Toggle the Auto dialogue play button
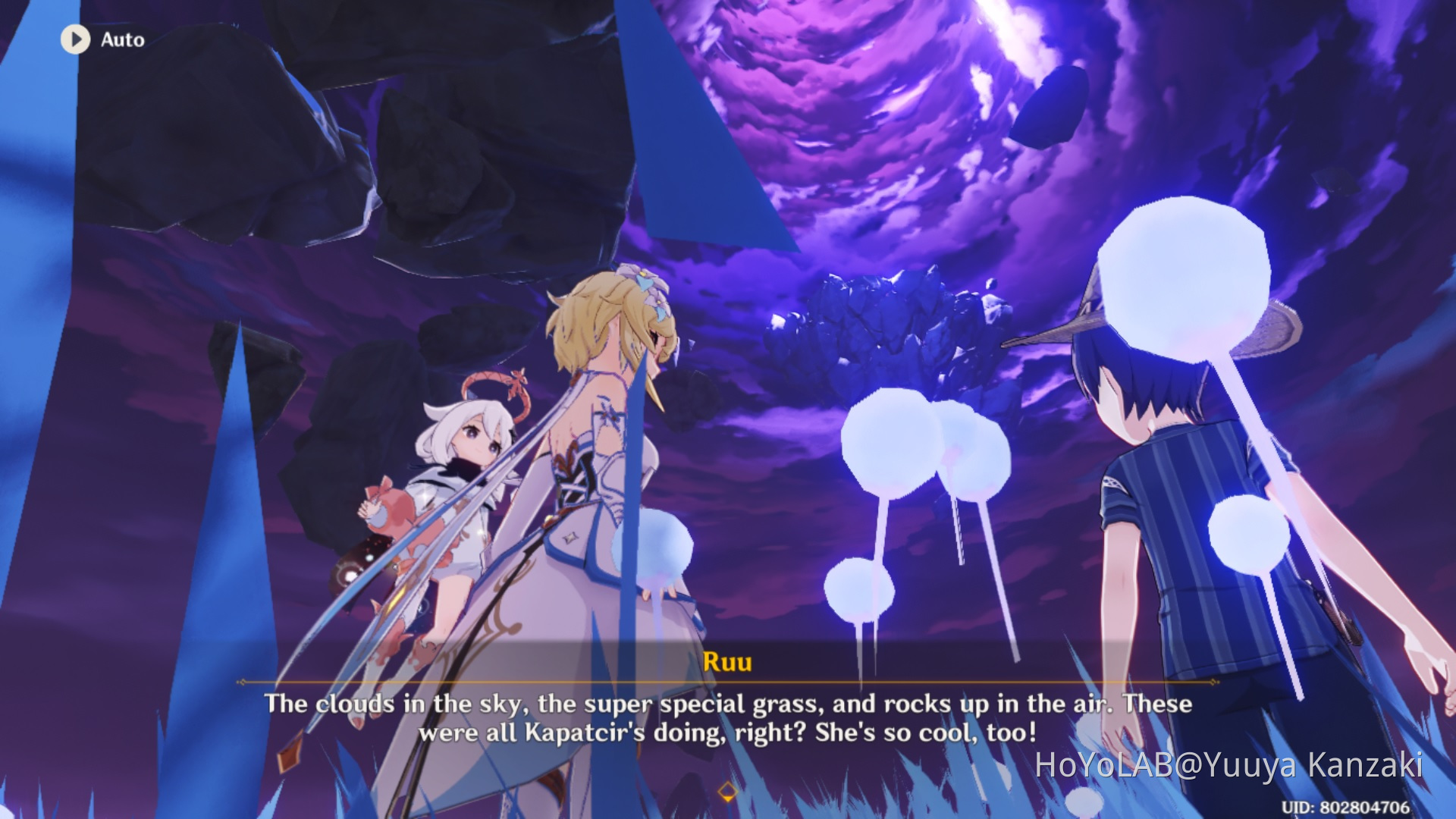 point(76,39)
